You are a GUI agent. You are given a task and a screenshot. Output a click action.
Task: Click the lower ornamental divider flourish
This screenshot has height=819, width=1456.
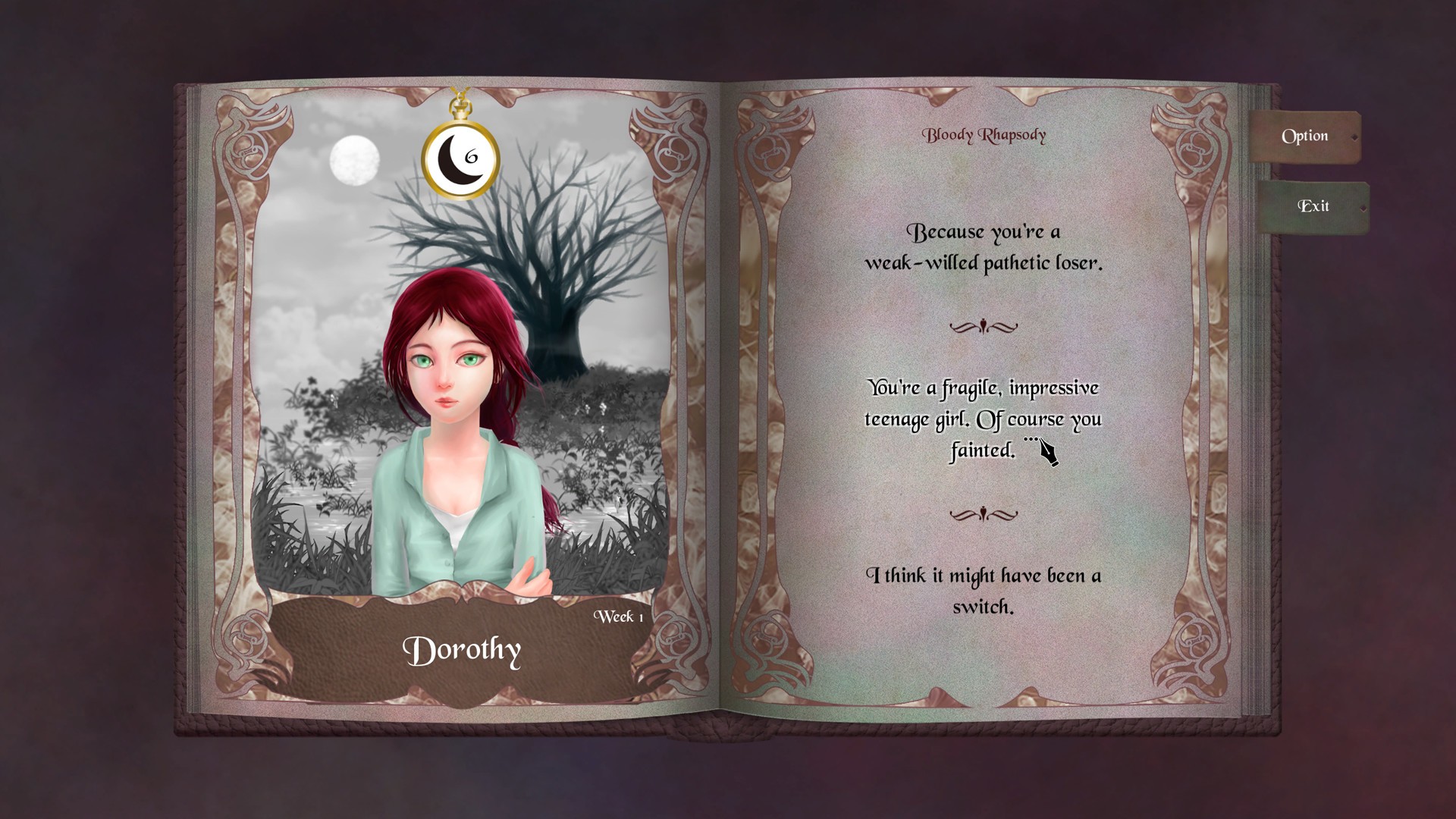point(984,515)
